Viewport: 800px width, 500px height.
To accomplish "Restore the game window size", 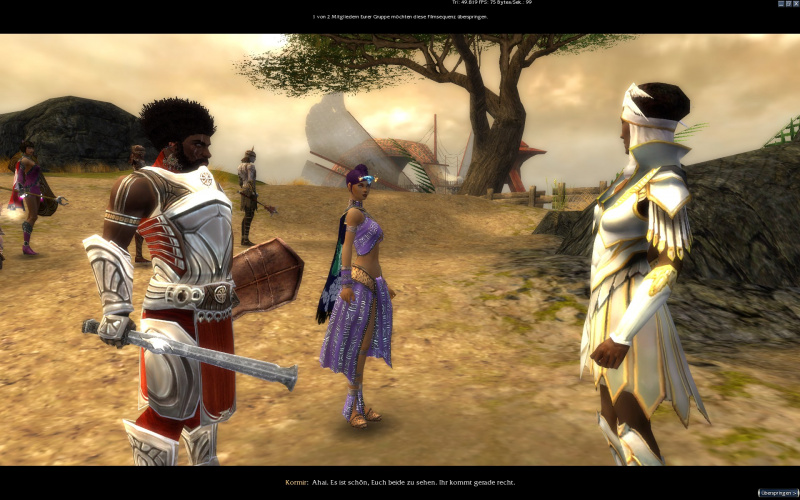I will 788,4.
